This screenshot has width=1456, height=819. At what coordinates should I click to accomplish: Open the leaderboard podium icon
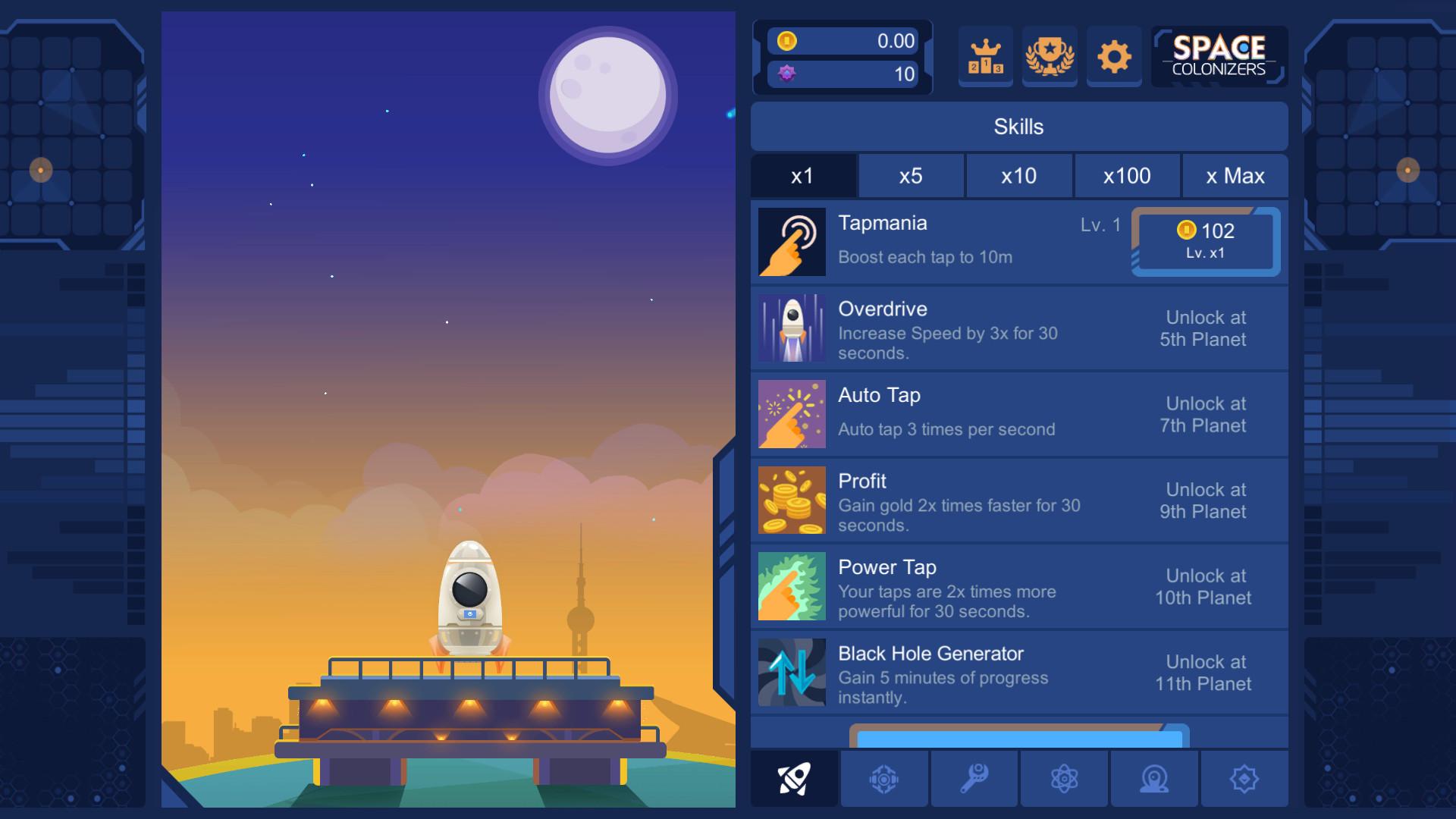point(985,56)
